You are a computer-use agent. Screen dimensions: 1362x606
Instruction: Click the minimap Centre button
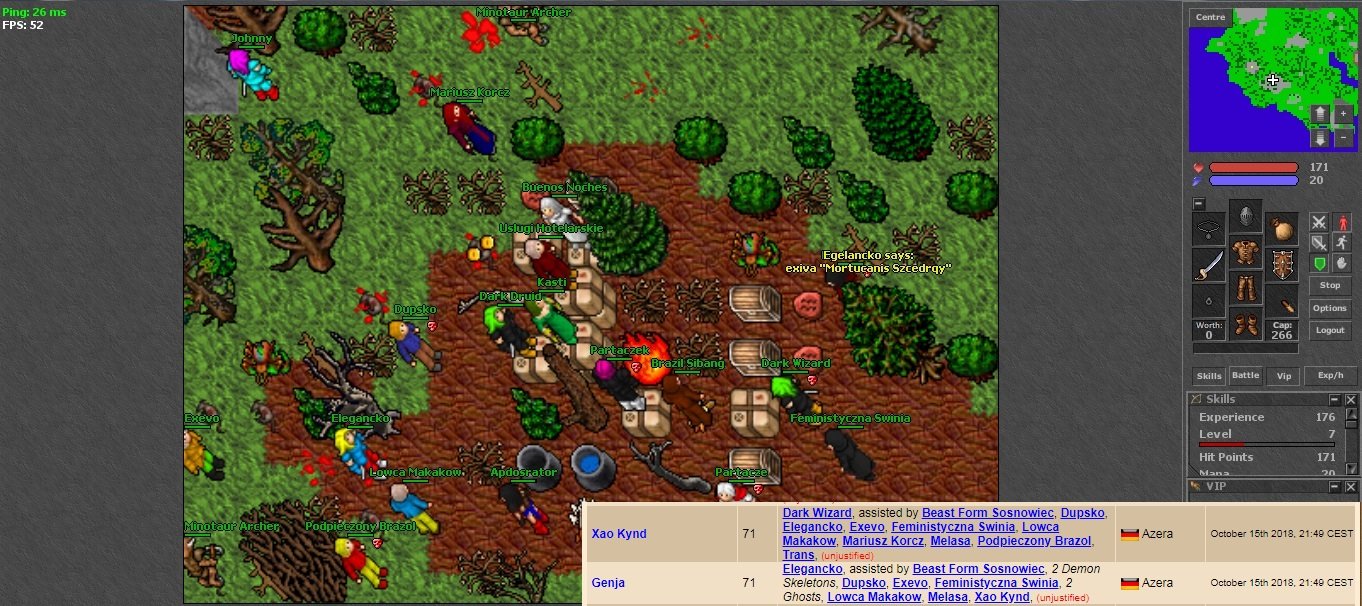pyautogui.click(x=1210, y=17)
